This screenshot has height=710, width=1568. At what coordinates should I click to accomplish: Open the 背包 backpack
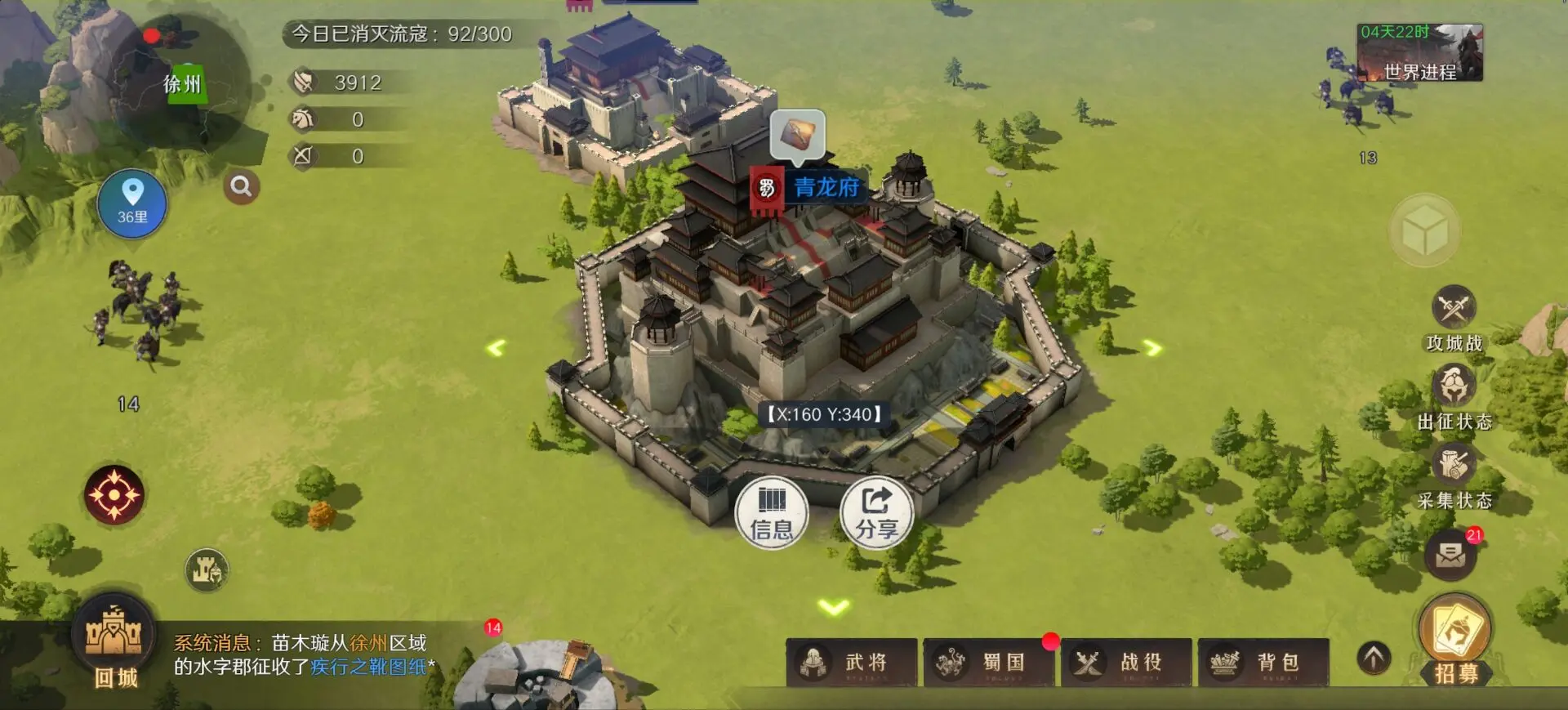1263,663
